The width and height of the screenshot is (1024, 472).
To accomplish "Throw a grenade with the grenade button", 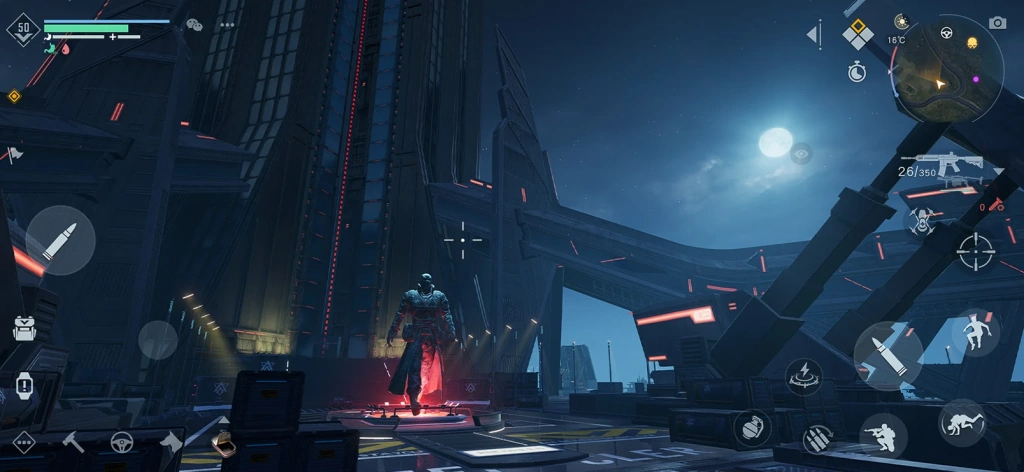I will point(752,428).
